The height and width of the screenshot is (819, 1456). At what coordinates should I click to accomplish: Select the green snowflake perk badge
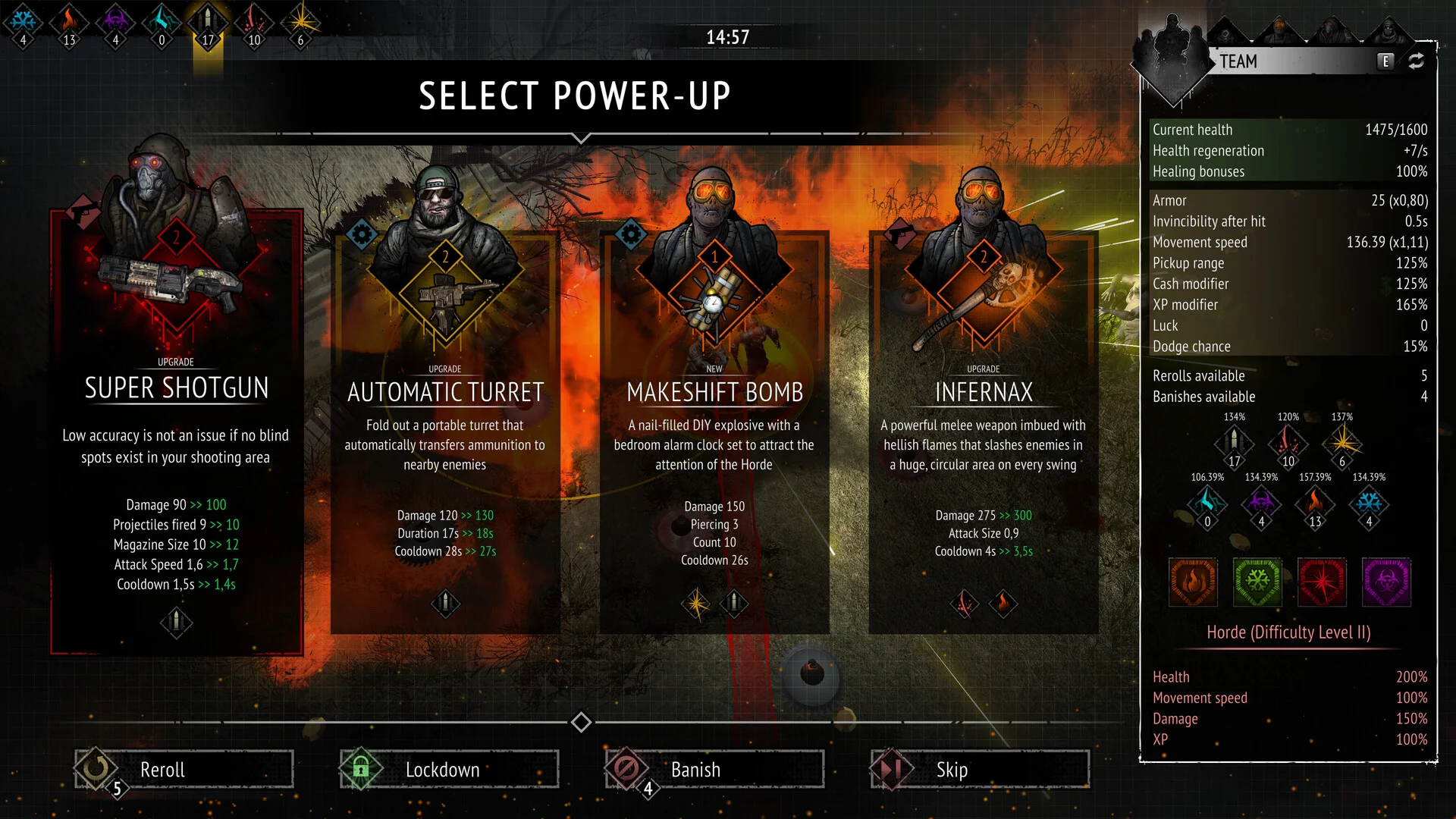click(1257, 582)
